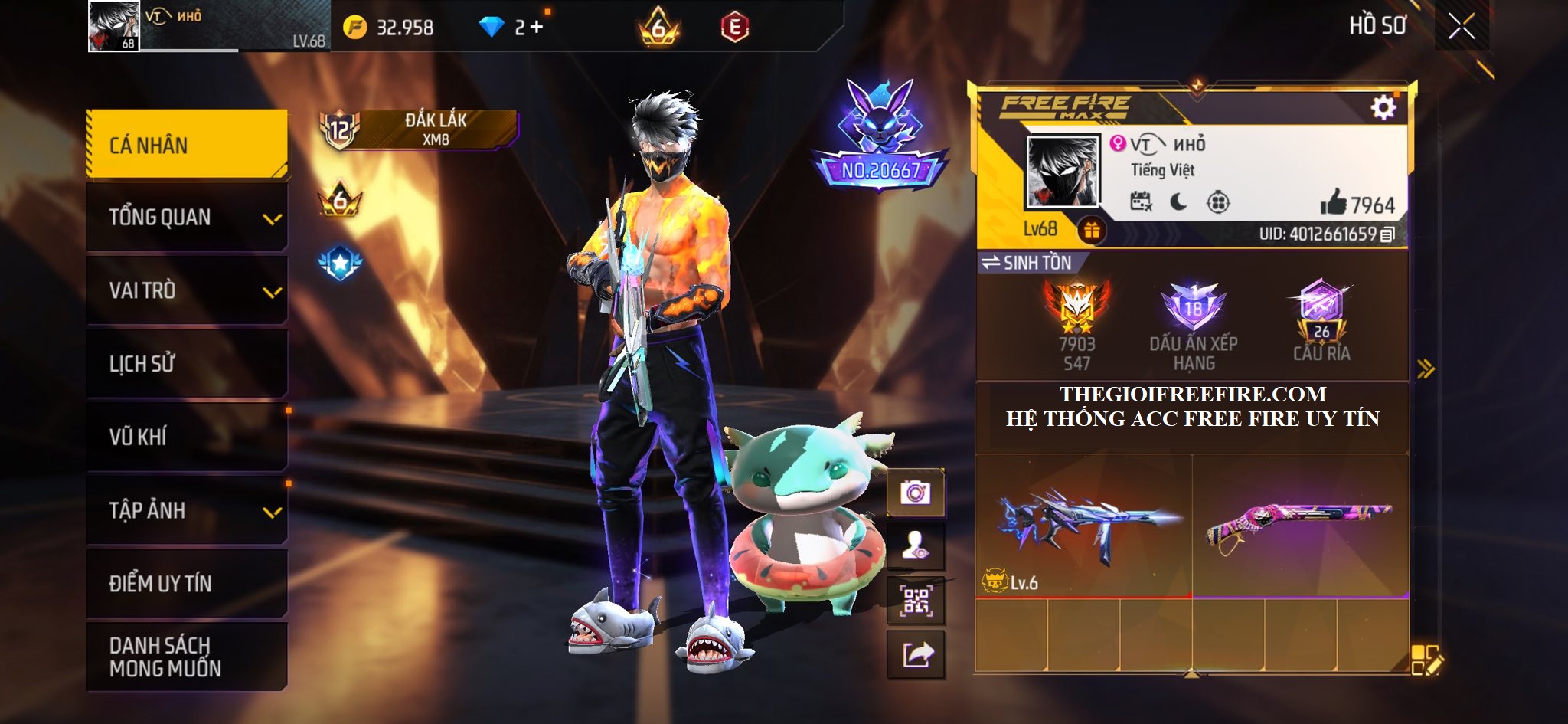
Task: Click the camera screenshot button
Action: tap(915, 493)
